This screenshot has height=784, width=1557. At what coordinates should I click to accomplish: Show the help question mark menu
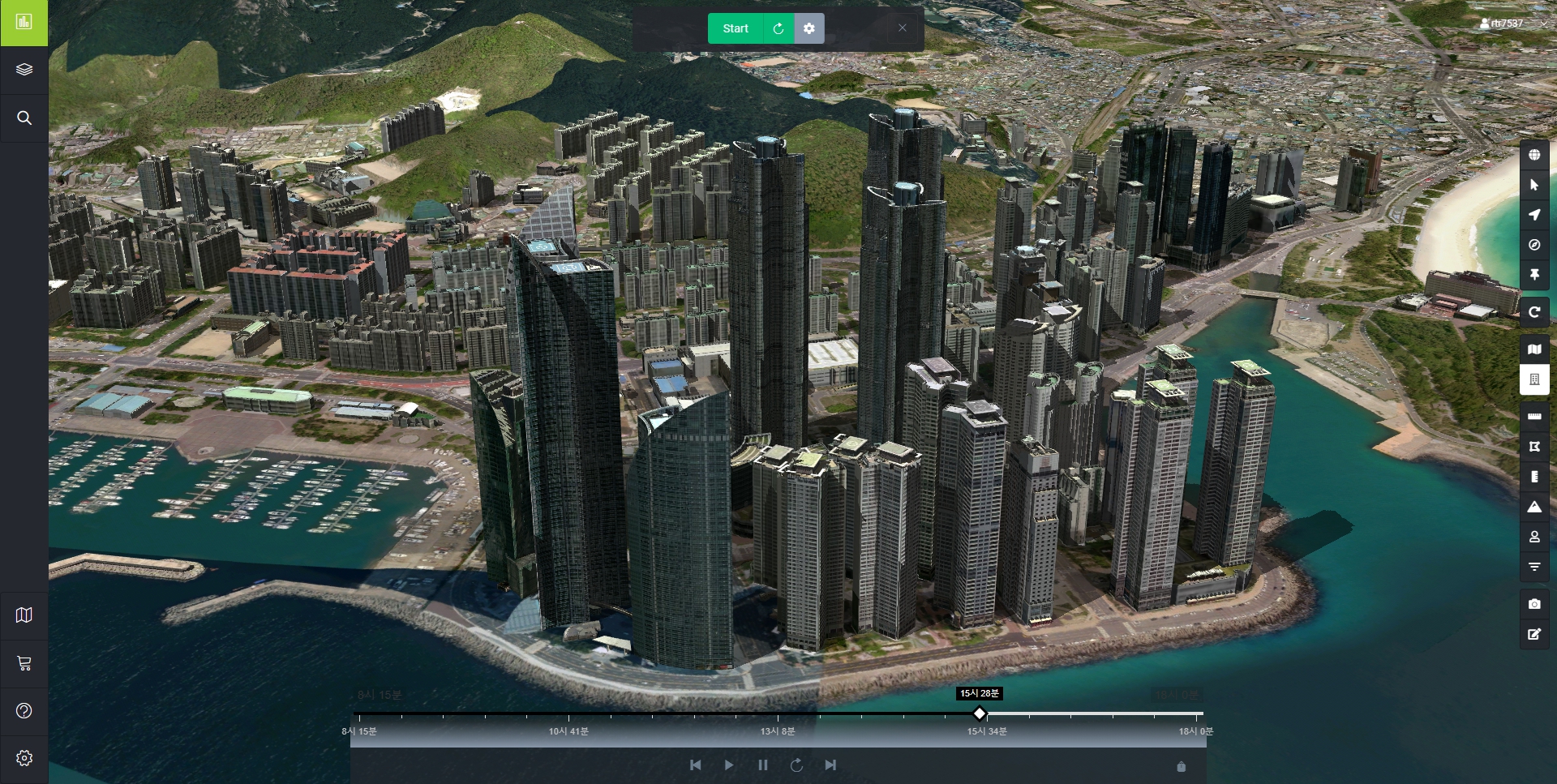[x=24, y=711]
